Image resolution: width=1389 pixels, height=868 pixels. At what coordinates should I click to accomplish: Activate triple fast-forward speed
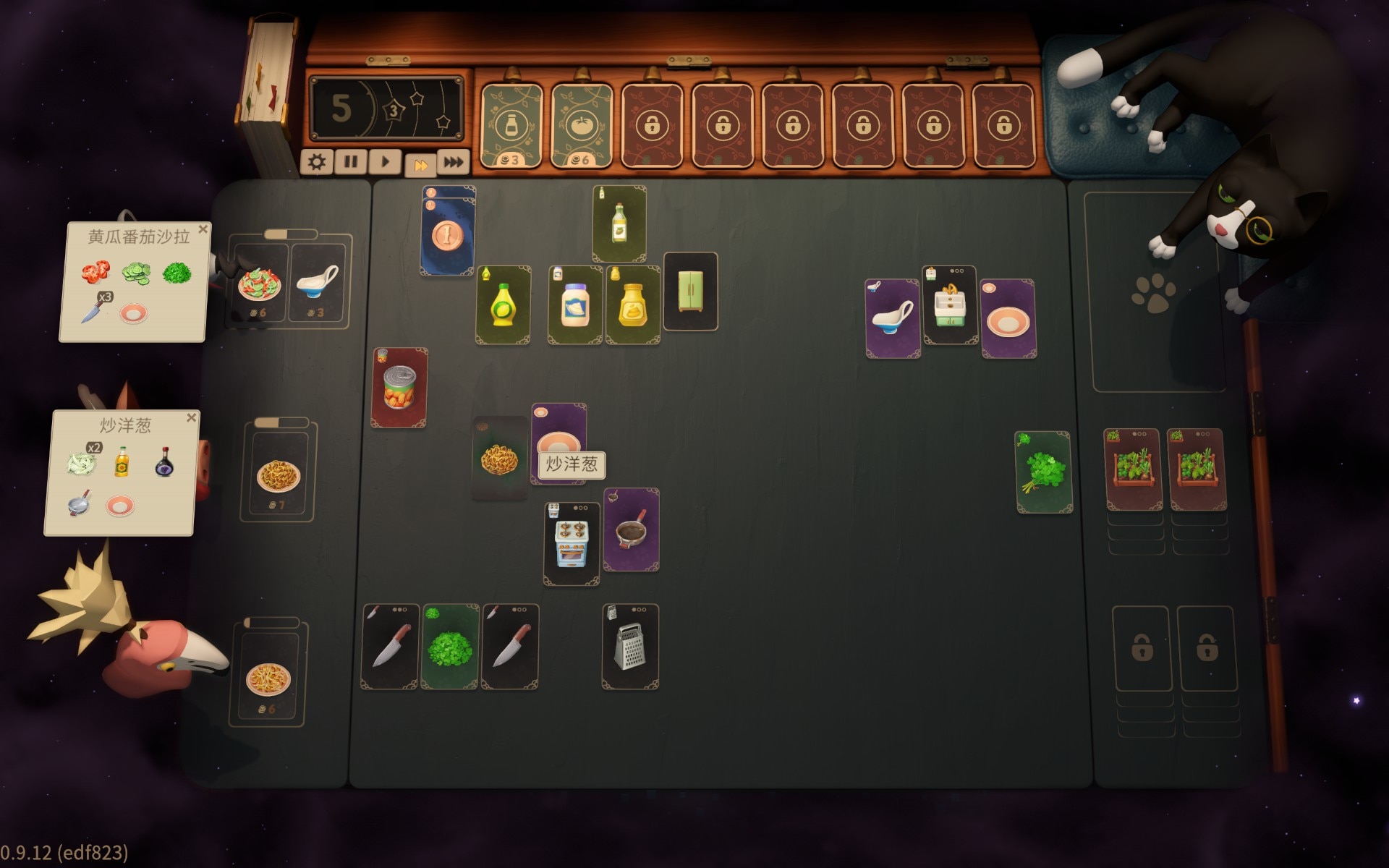click(454, 162)
